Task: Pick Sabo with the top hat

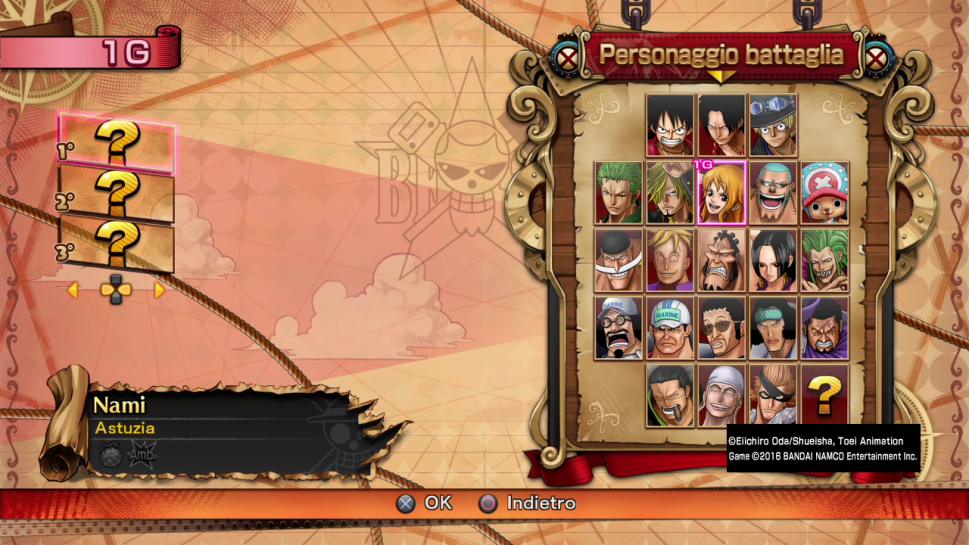Action: (772, 125)
